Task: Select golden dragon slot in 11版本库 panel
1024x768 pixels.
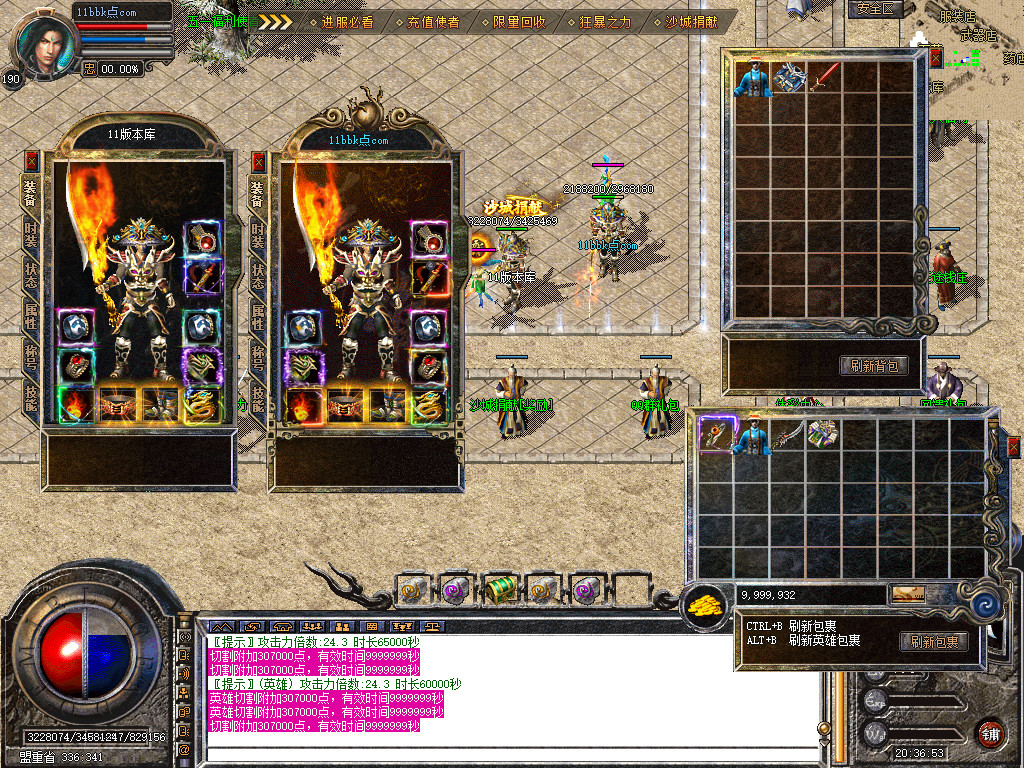Action: pos(201,404)
